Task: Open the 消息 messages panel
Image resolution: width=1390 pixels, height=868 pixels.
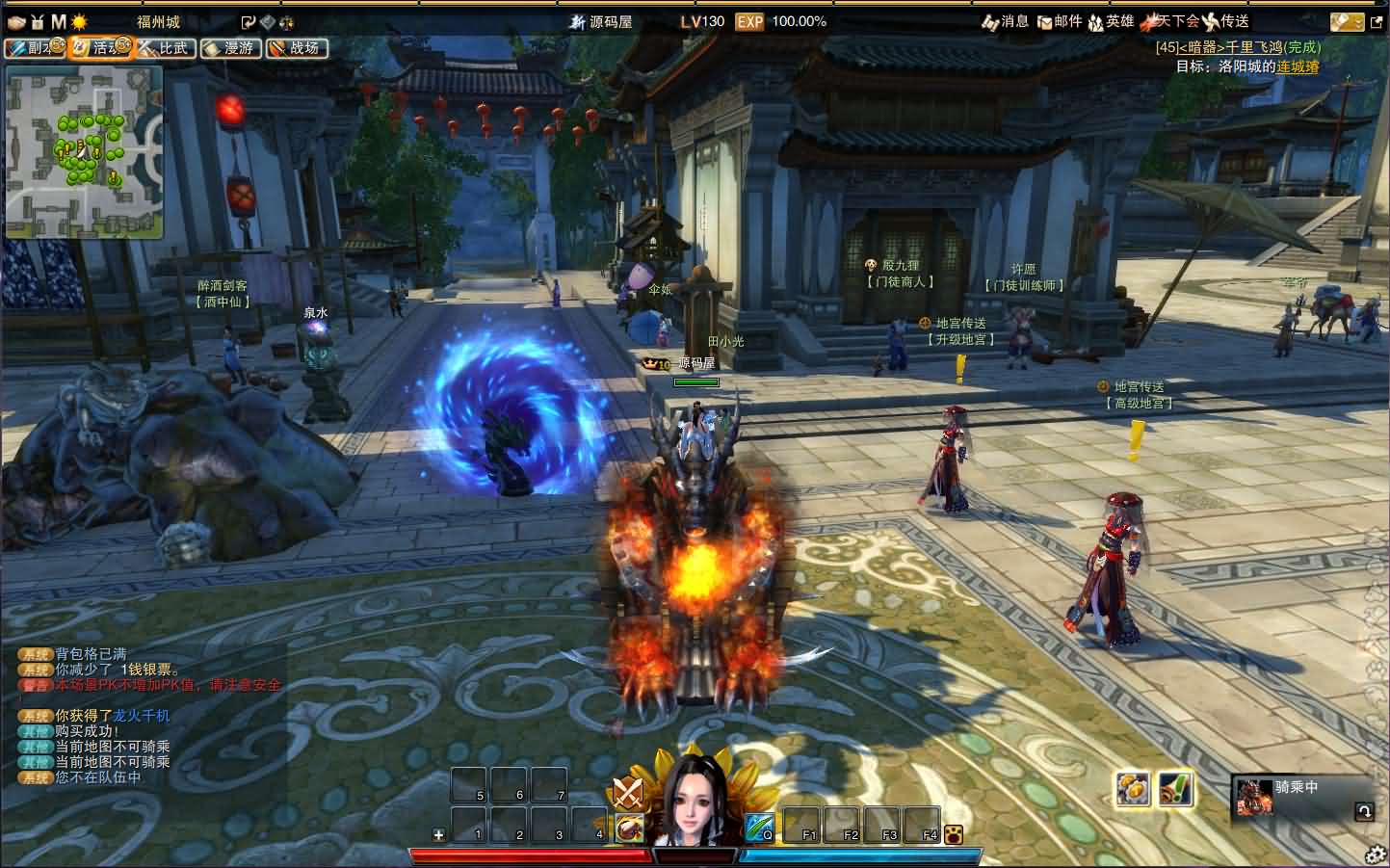Action: (x=1005, y=21)
